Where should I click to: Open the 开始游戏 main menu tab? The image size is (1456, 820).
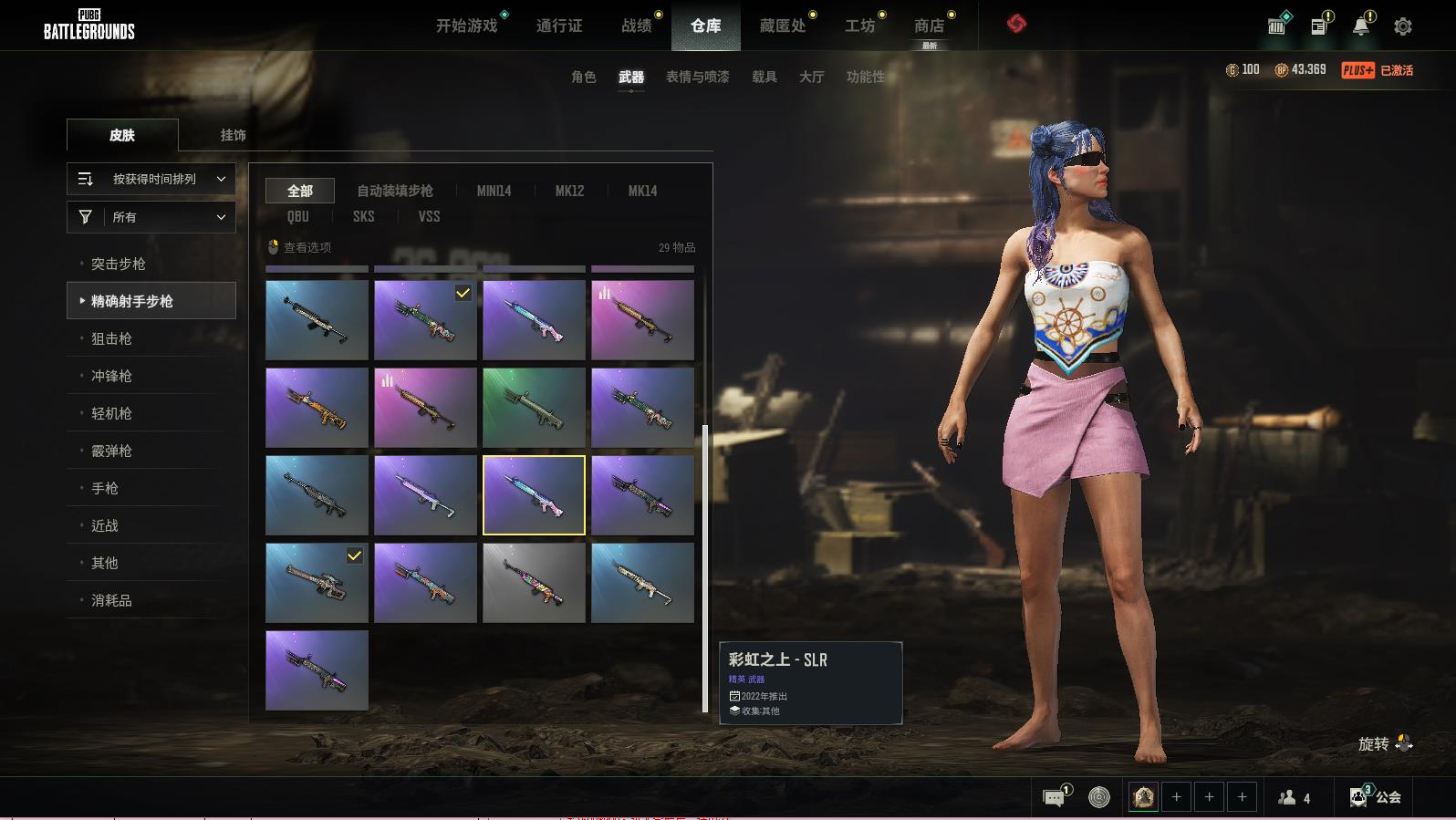(x=466, y=26)
